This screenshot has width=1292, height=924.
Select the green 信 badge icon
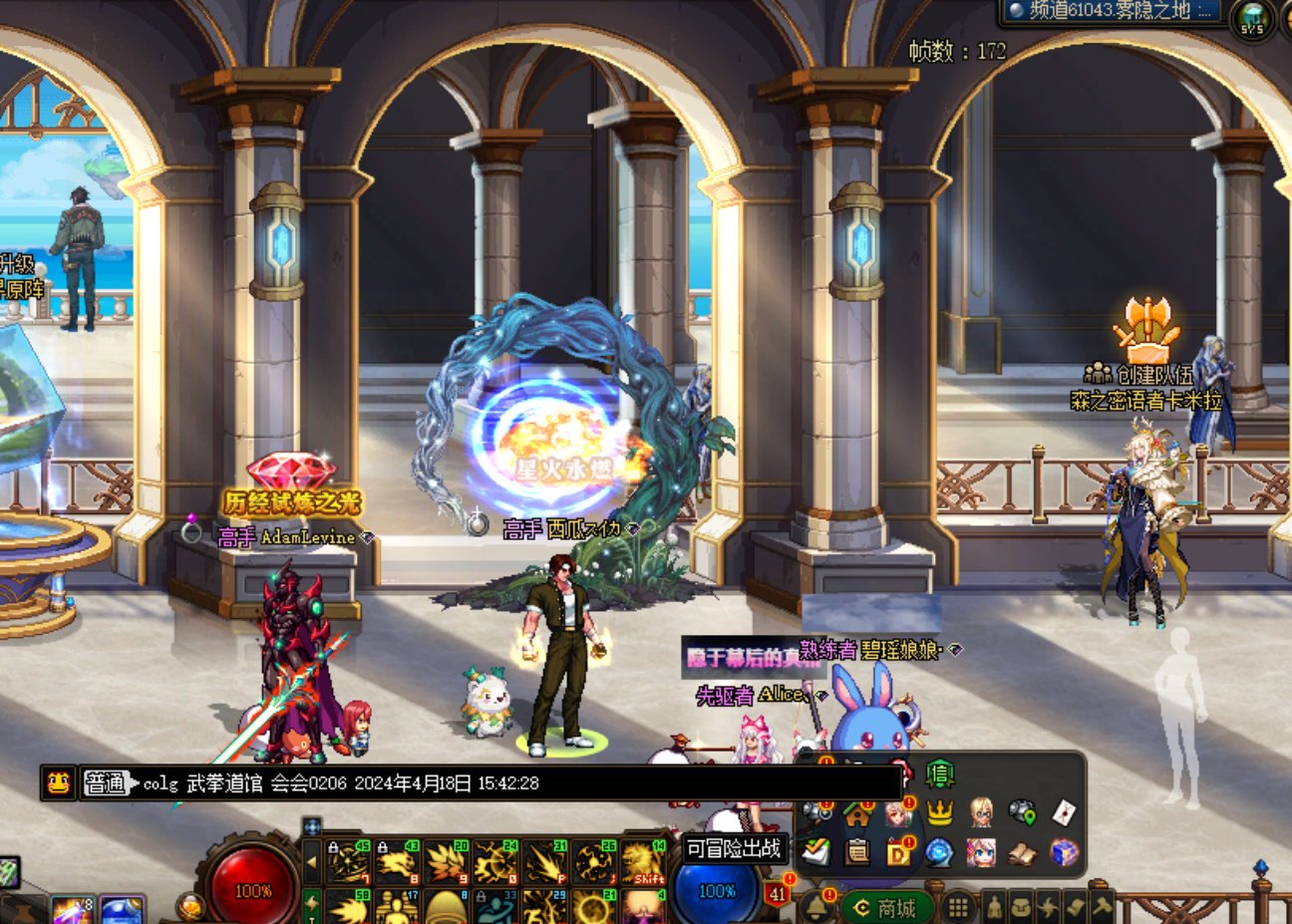click(x=939, y=773)
